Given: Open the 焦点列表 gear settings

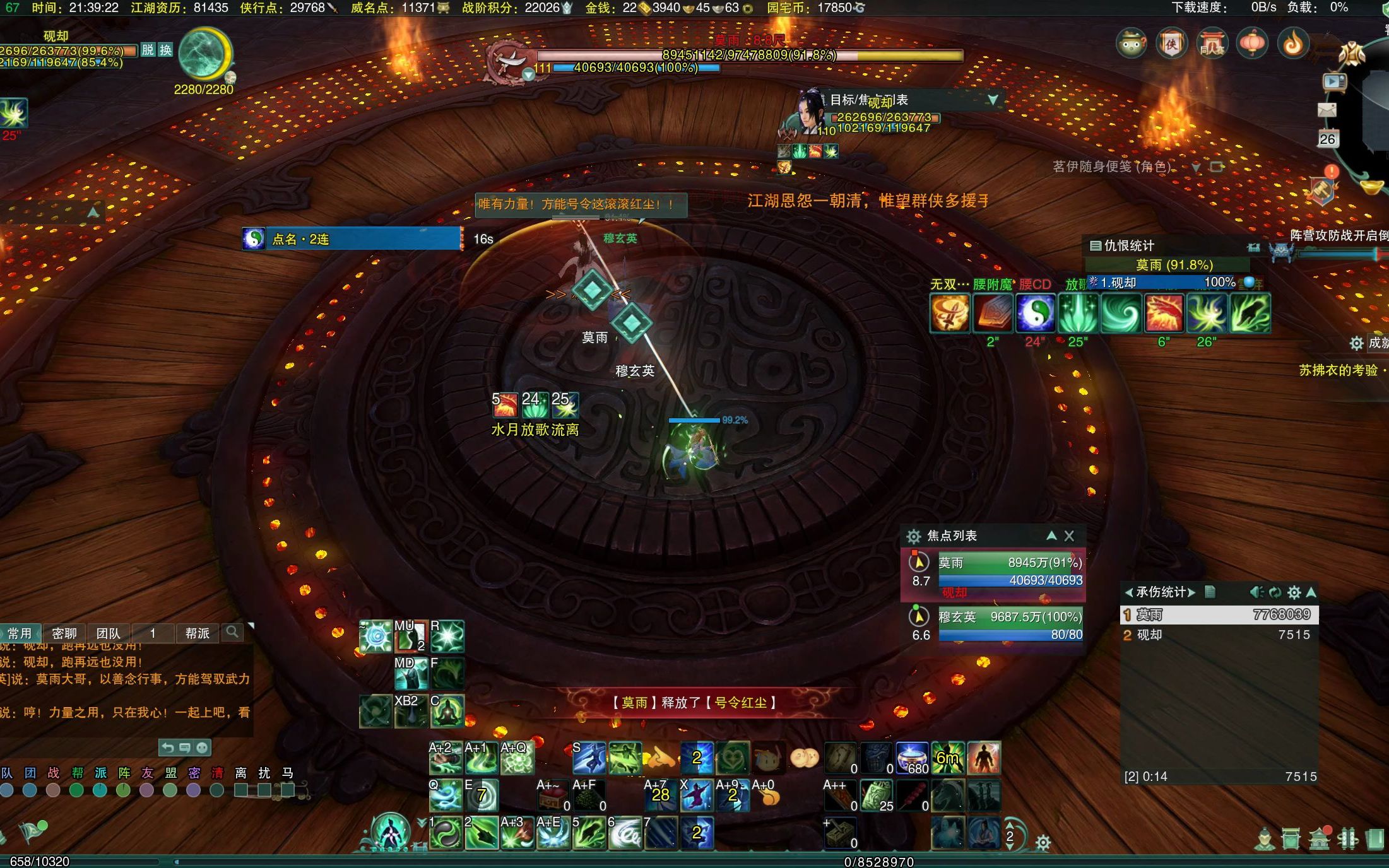Looking at the screenshot, I should click(x=913, y=536).
